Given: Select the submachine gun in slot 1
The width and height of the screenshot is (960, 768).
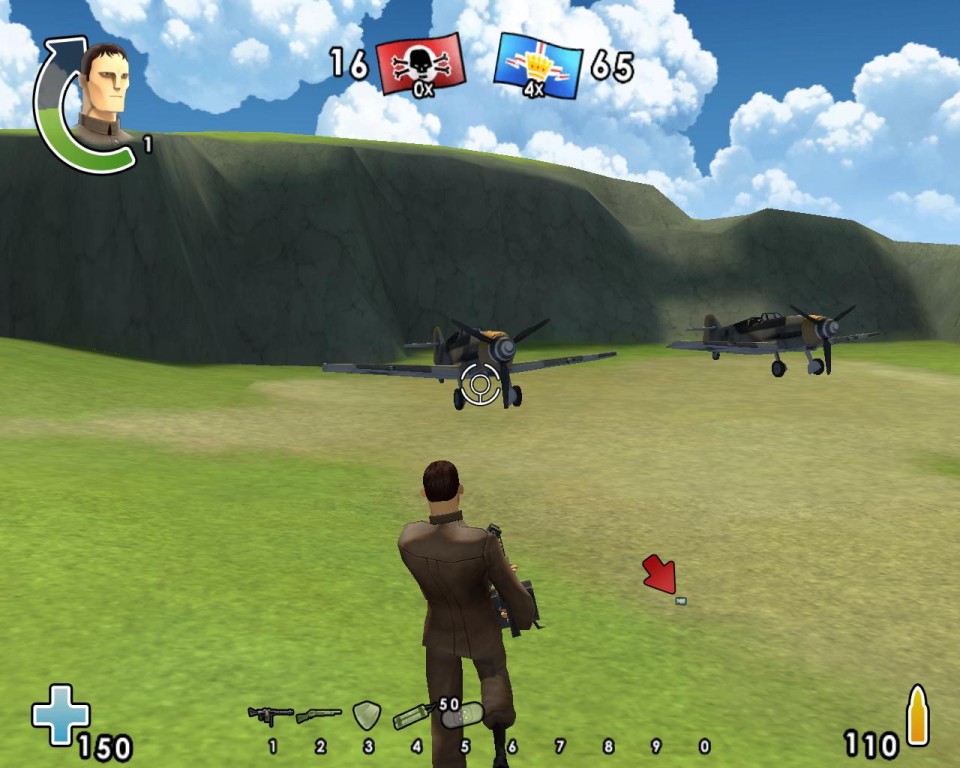Looking at the screenshot, I should pyautogui.click(x=270, y=715).
